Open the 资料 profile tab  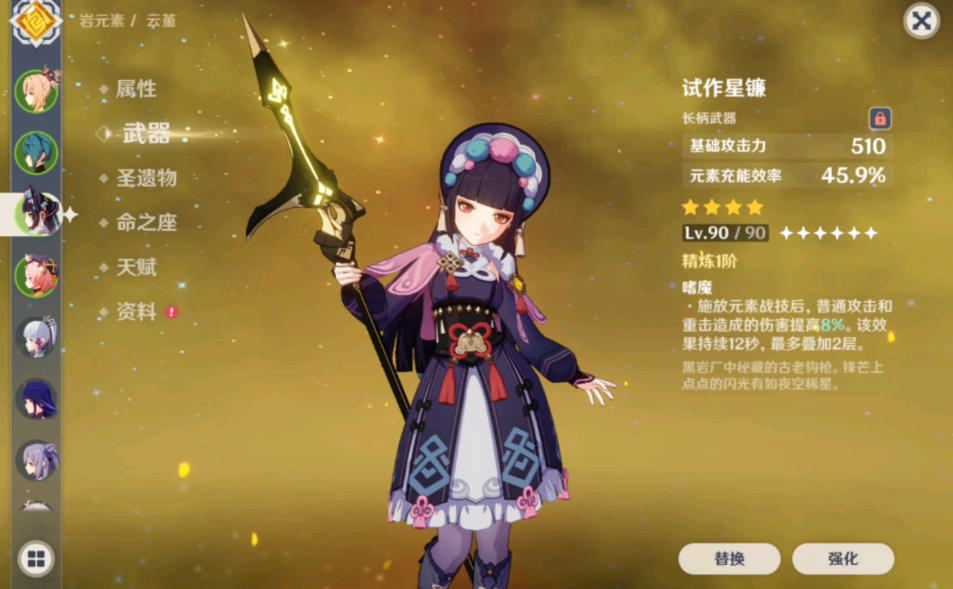(x=136, y=312)
